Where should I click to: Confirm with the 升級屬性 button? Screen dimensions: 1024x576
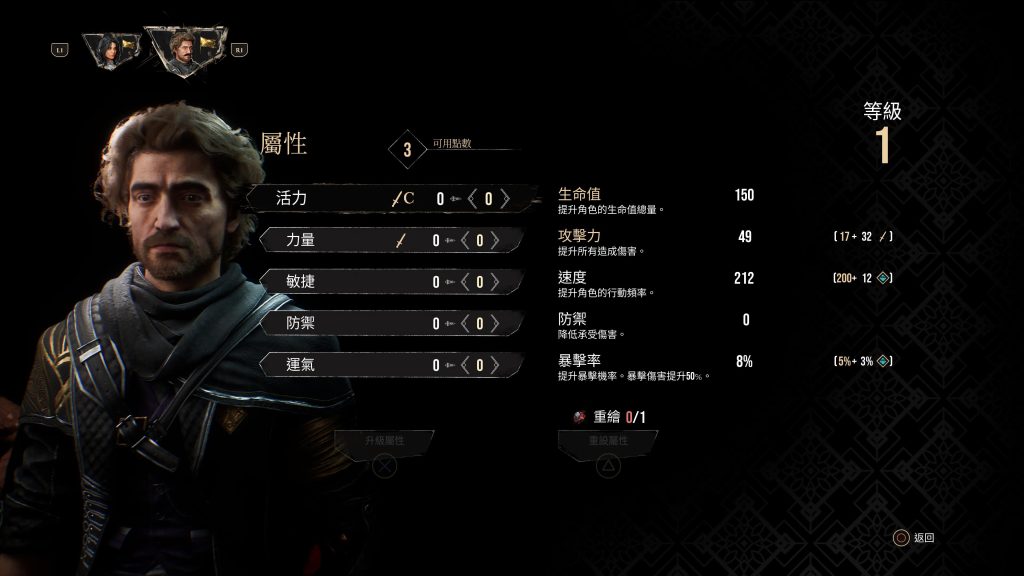384,442
